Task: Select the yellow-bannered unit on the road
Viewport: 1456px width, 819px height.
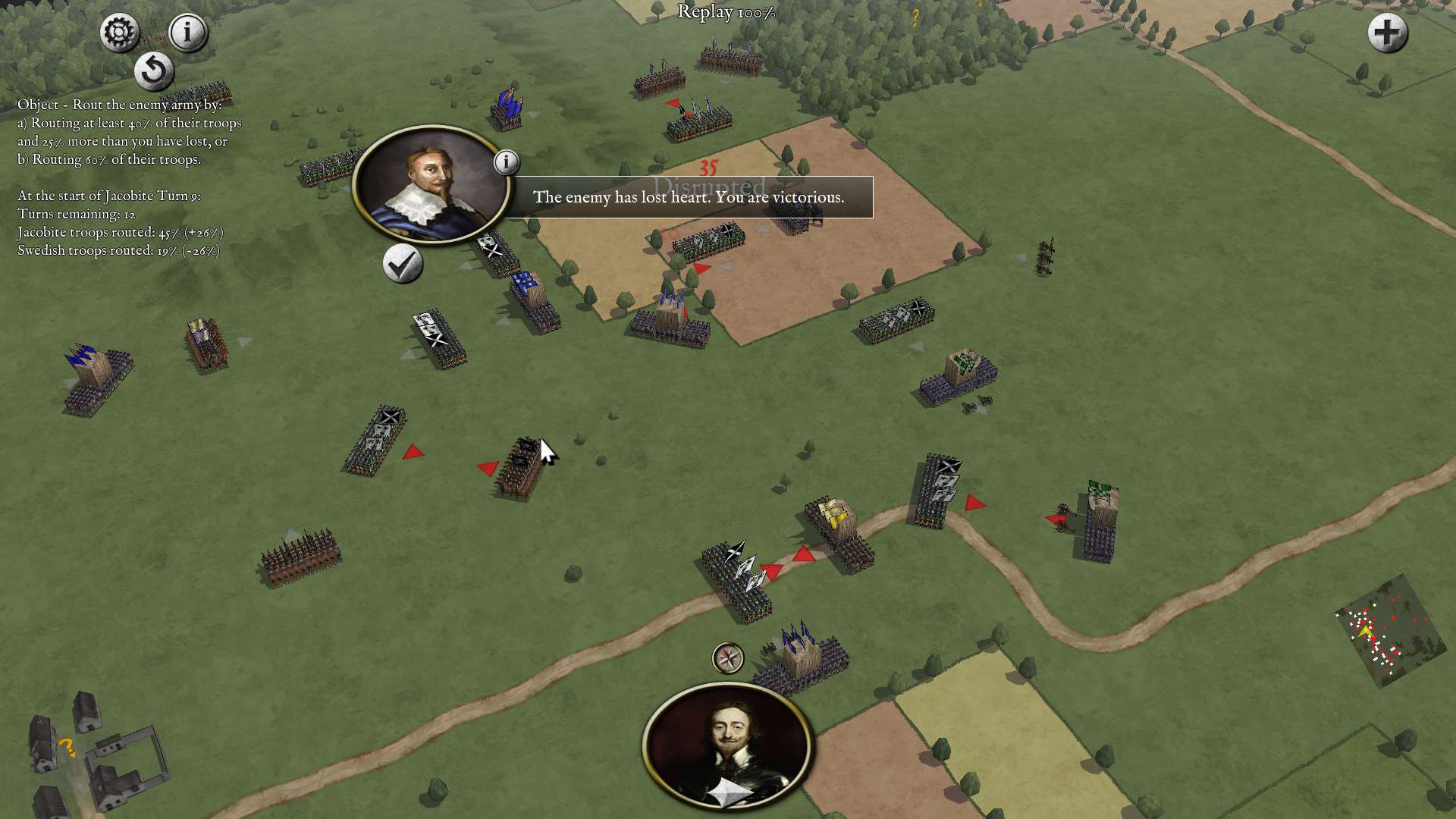Action: point(834,523)
